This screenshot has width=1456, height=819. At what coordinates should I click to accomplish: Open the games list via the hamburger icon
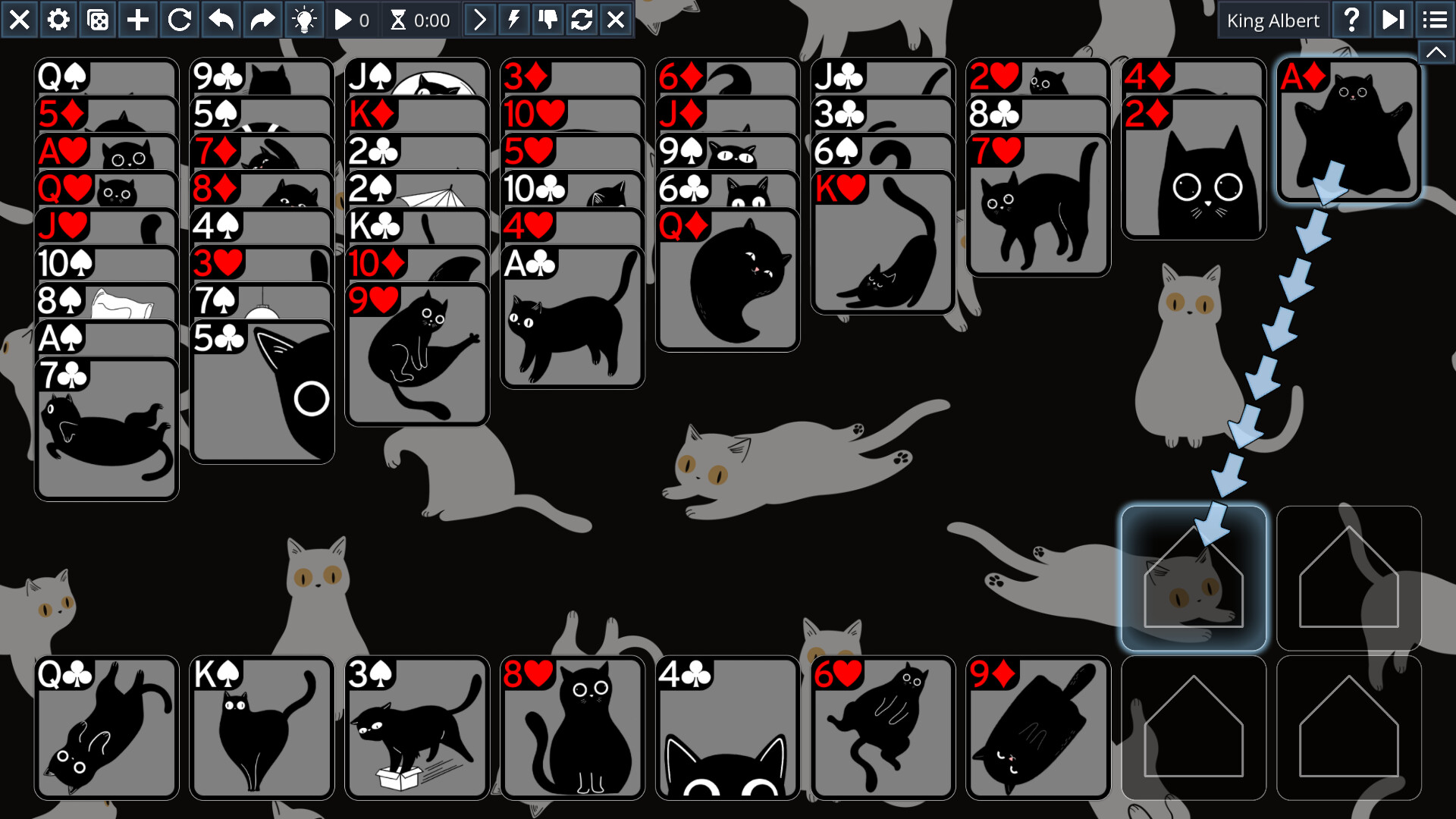click(x=1433, y=20)
